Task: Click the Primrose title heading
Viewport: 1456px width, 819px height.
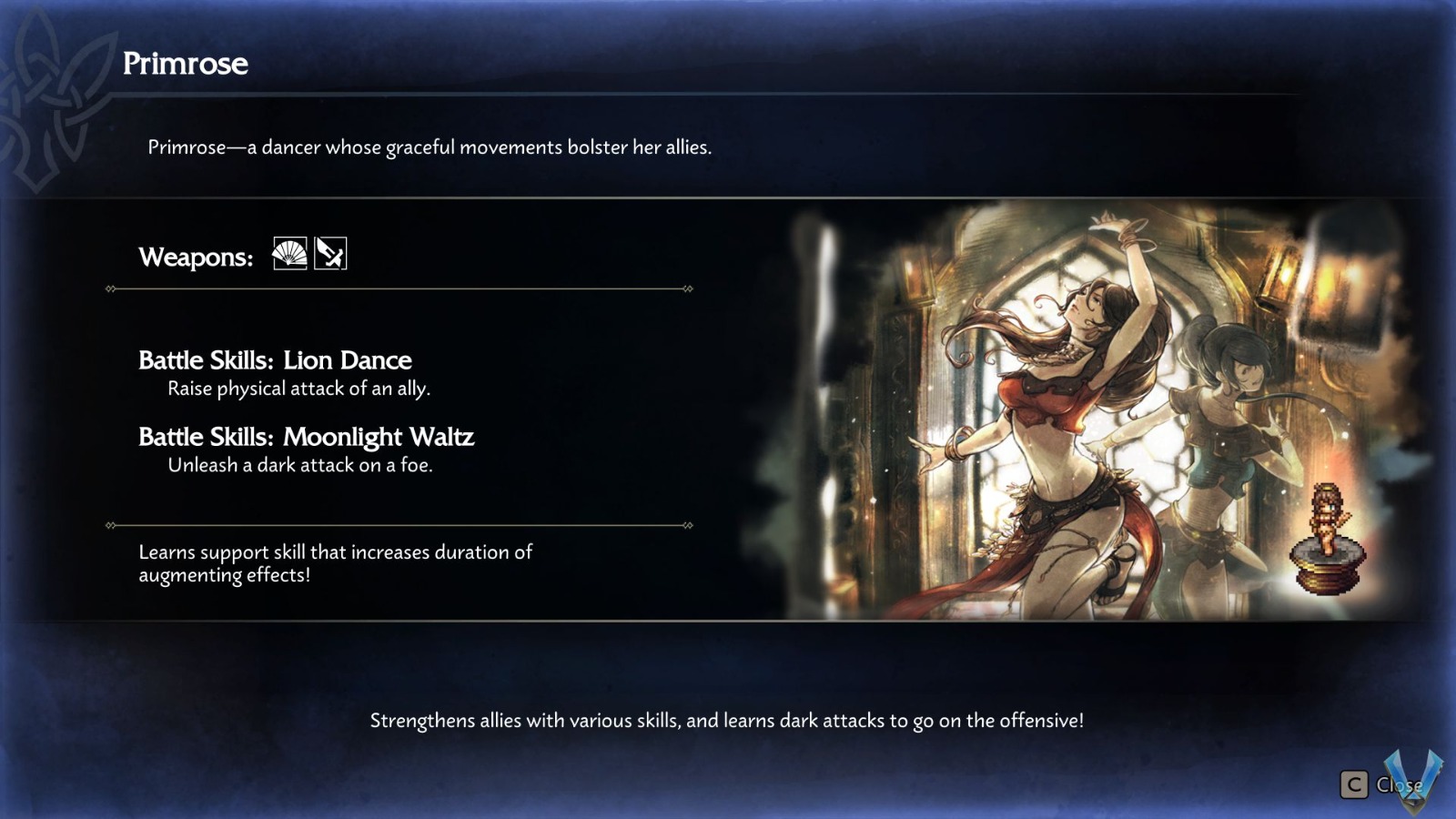Action: 185,64
